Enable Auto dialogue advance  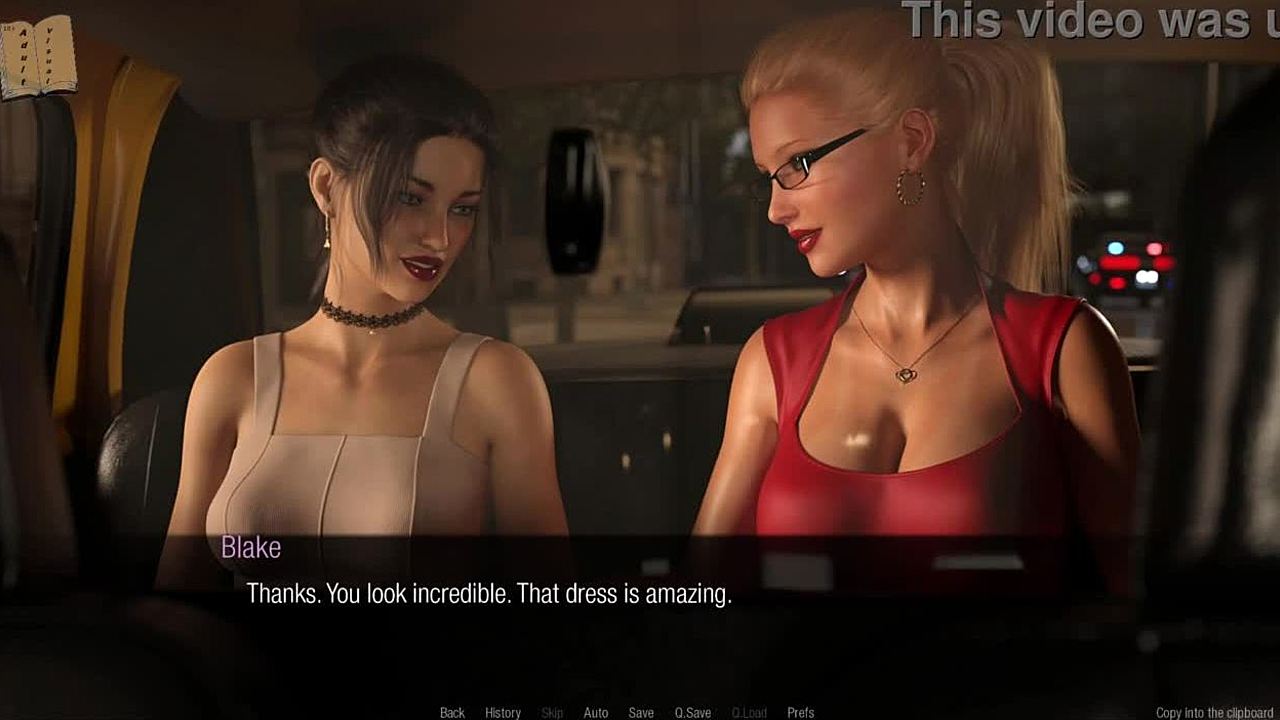coord(596,712)
